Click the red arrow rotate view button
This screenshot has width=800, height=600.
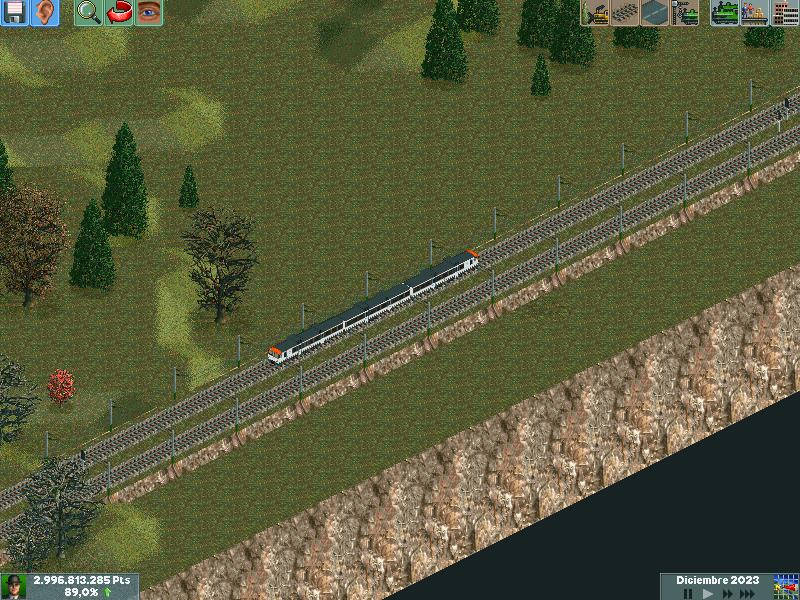[119, 13]
